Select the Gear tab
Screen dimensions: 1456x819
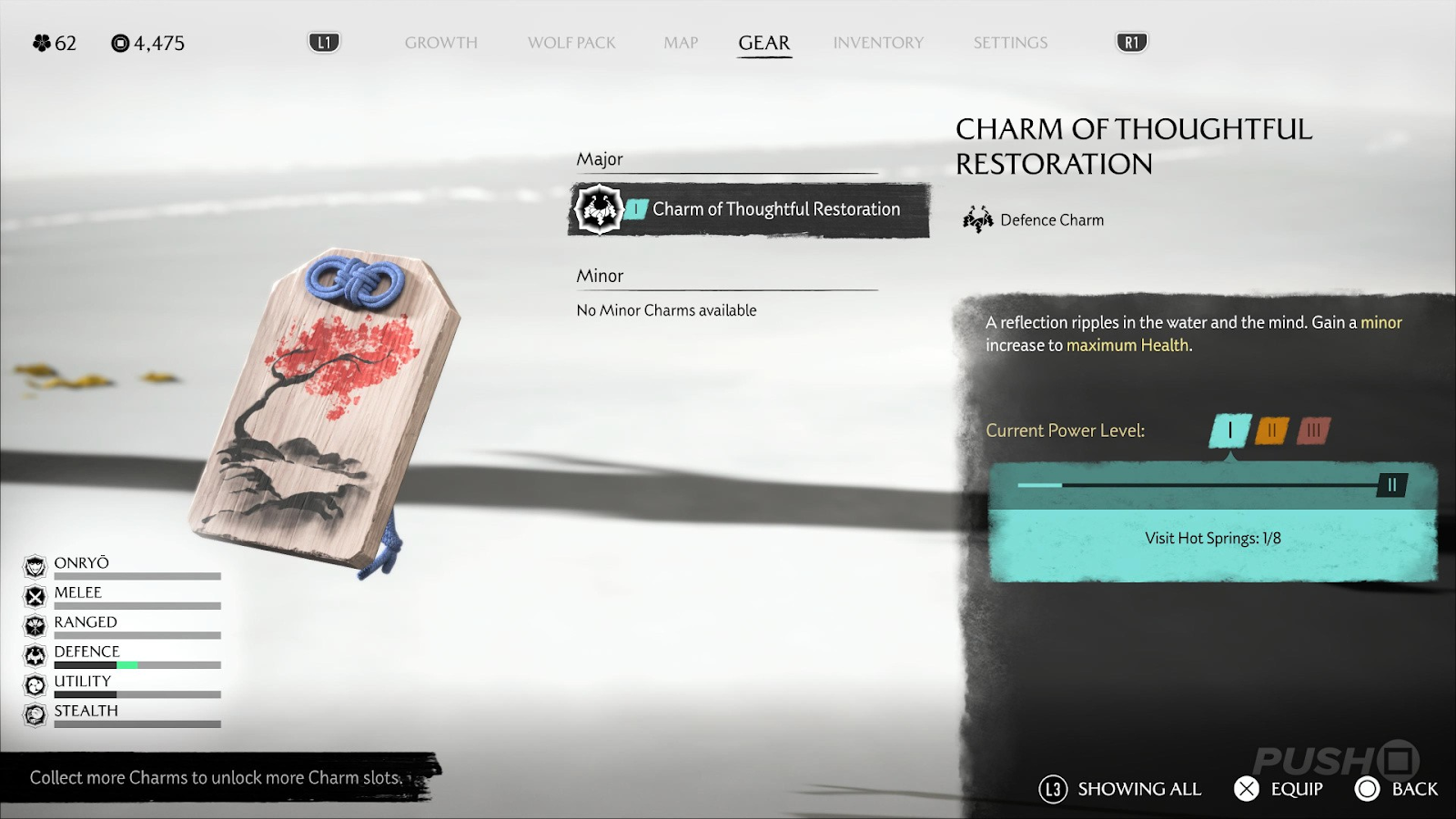[x=764, y=43]
